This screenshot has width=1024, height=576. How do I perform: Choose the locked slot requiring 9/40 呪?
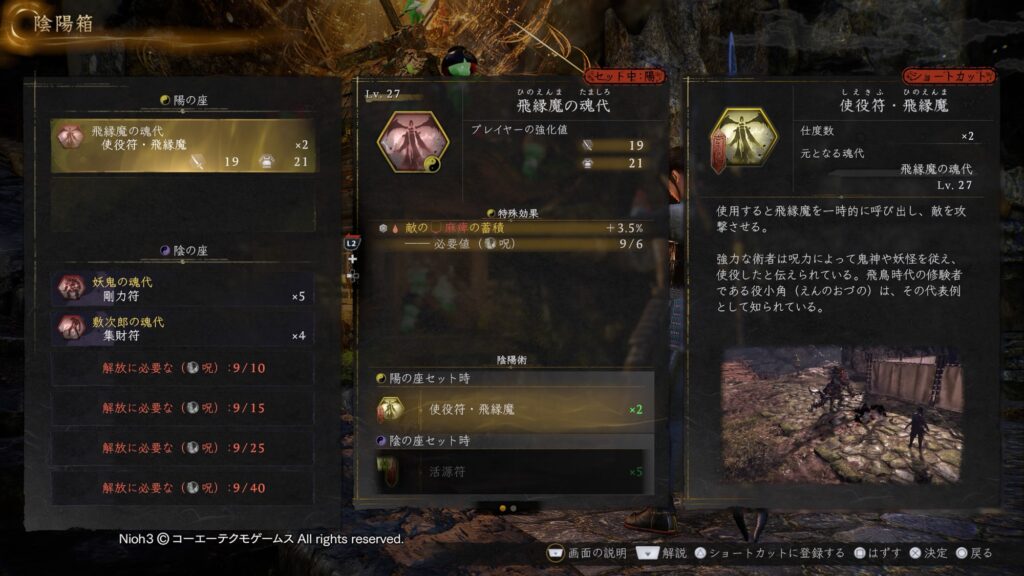click(184, 487)
